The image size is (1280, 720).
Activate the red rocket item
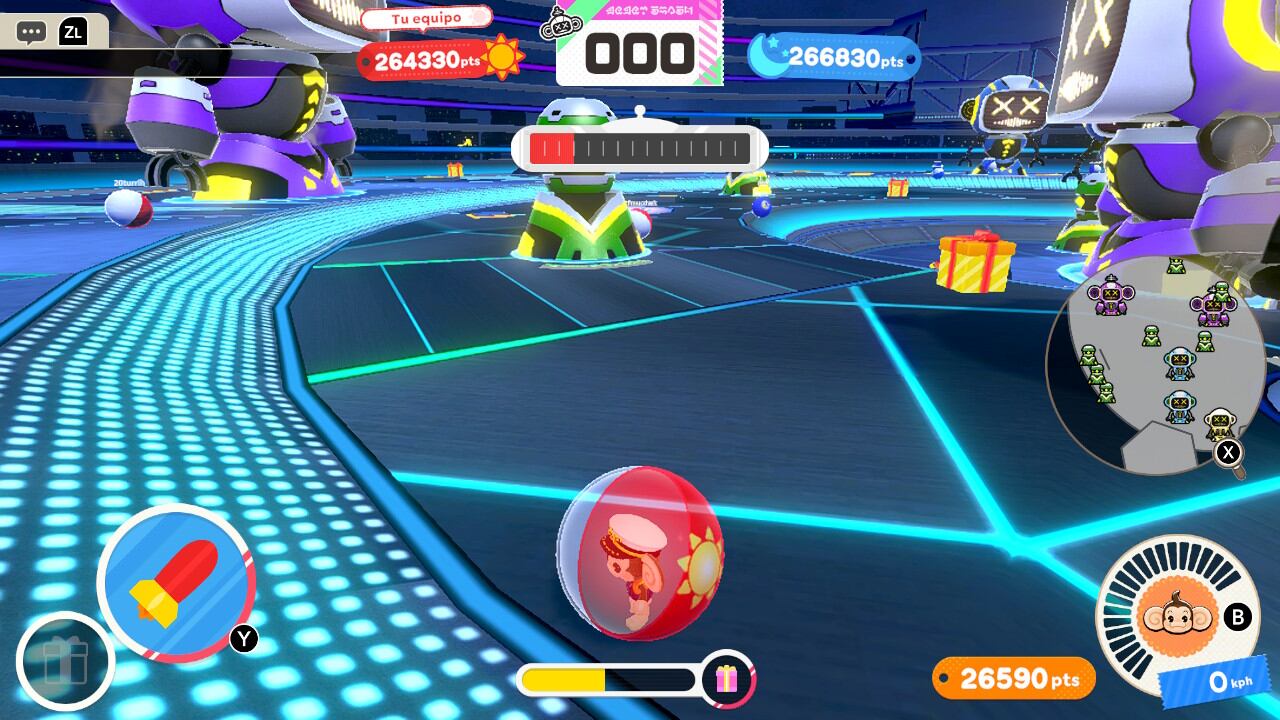176,583
